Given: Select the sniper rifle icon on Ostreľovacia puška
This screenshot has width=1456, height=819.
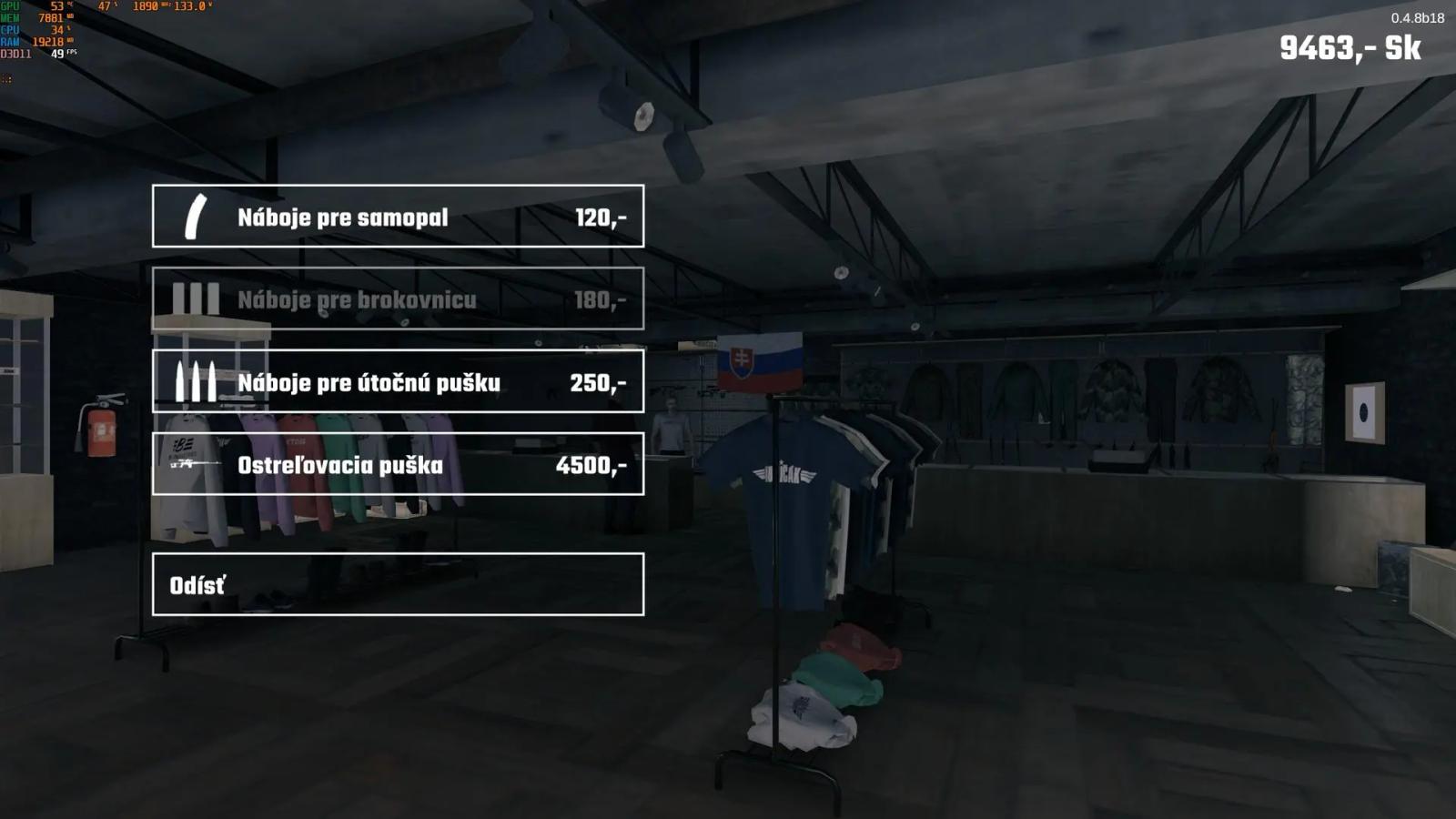Looking at the screenshot, I should tap(194, 464).
